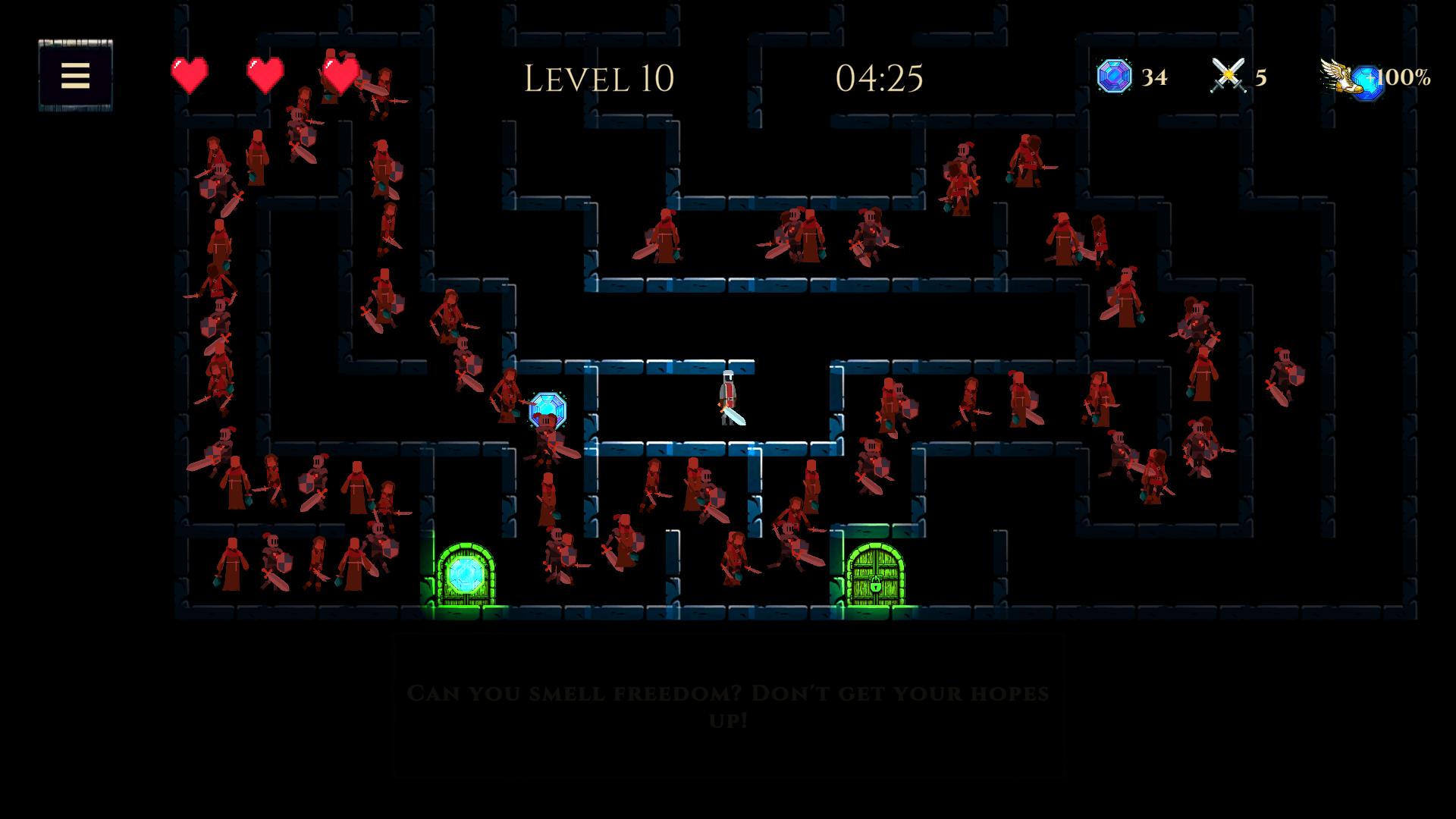Image resolution: width=1456 pixels, height=819 pixels.
Task: Click the 100% speed percentage indicator
Action: (x=1409, y=76)
